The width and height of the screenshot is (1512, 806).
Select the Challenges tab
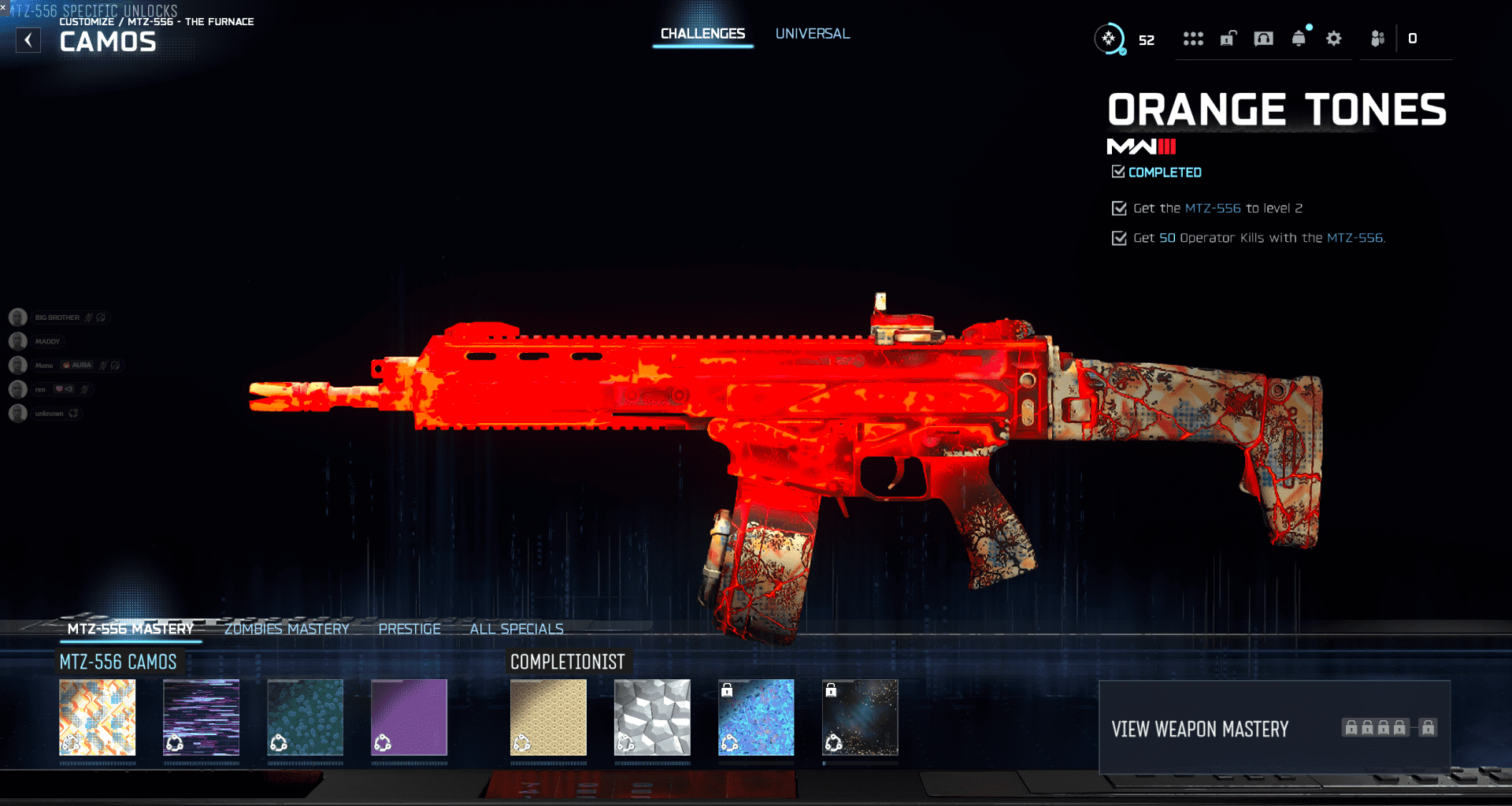tap(702, 34)
